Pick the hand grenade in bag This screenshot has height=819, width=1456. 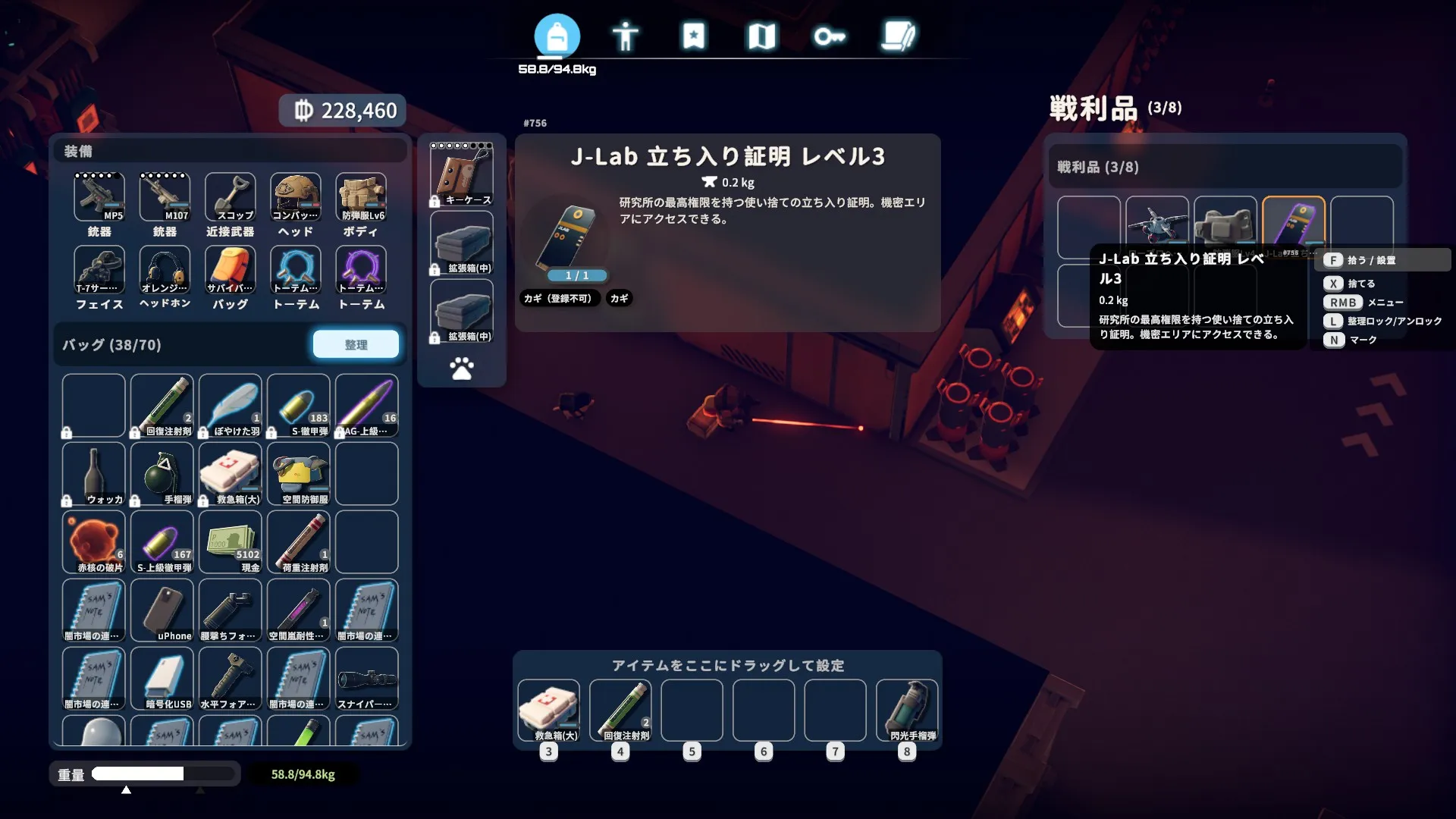(x=162, y=473)
